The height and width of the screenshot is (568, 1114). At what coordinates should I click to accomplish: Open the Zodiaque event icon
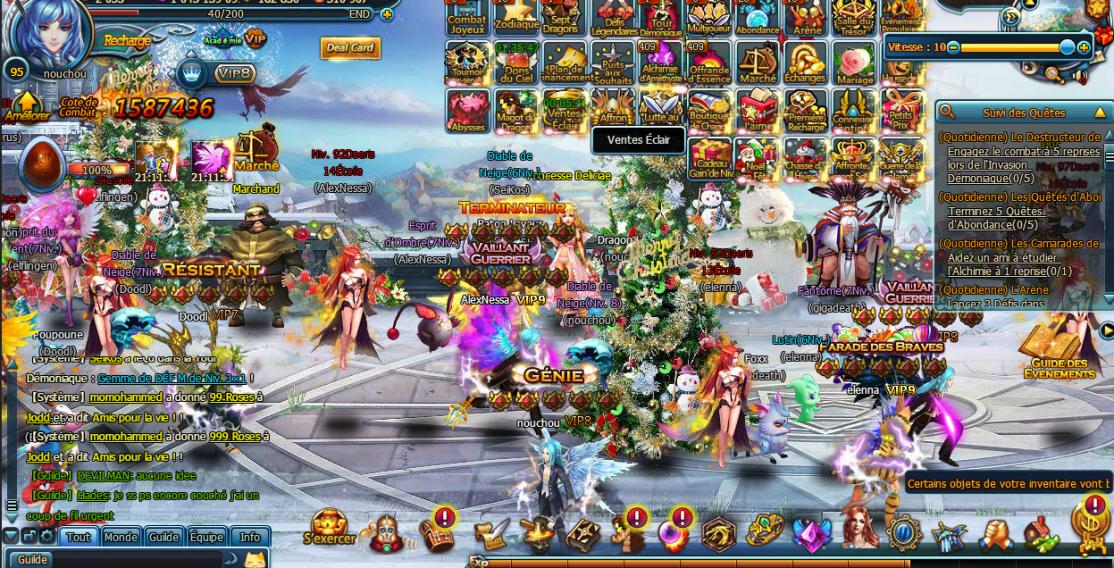click(516, 17)
